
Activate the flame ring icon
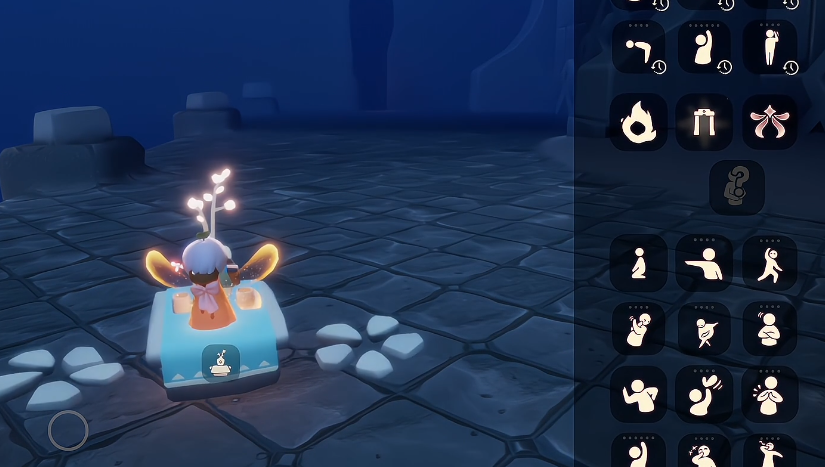pos(638,123)
